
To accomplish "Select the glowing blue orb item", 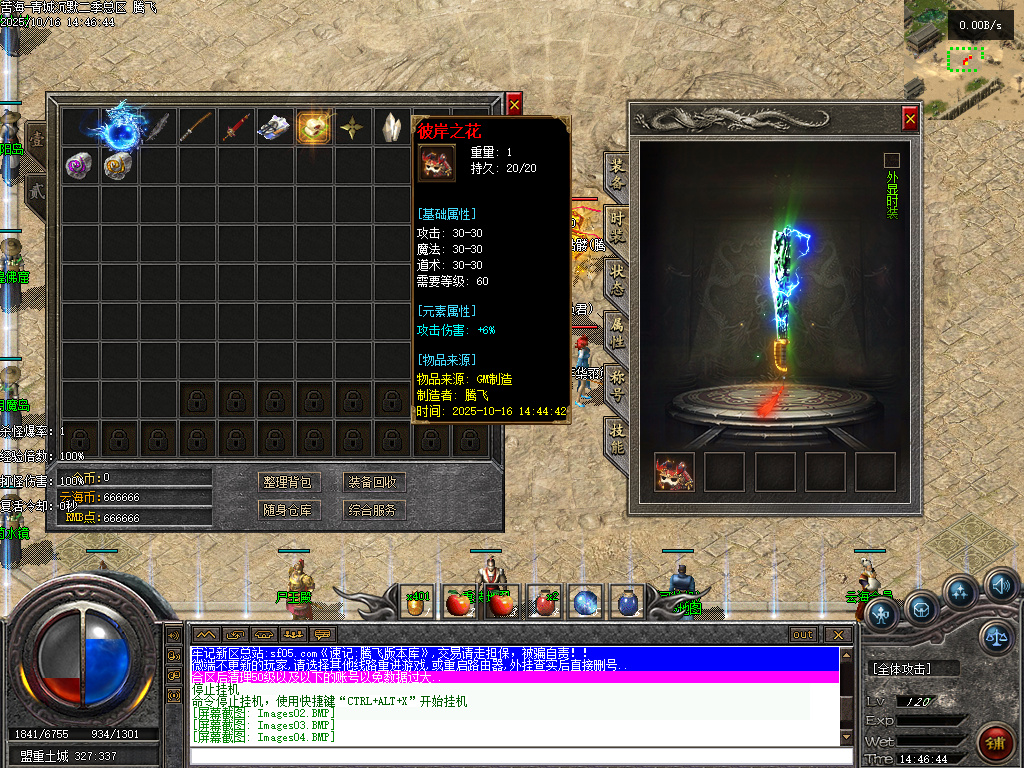I will coord(120,127).
